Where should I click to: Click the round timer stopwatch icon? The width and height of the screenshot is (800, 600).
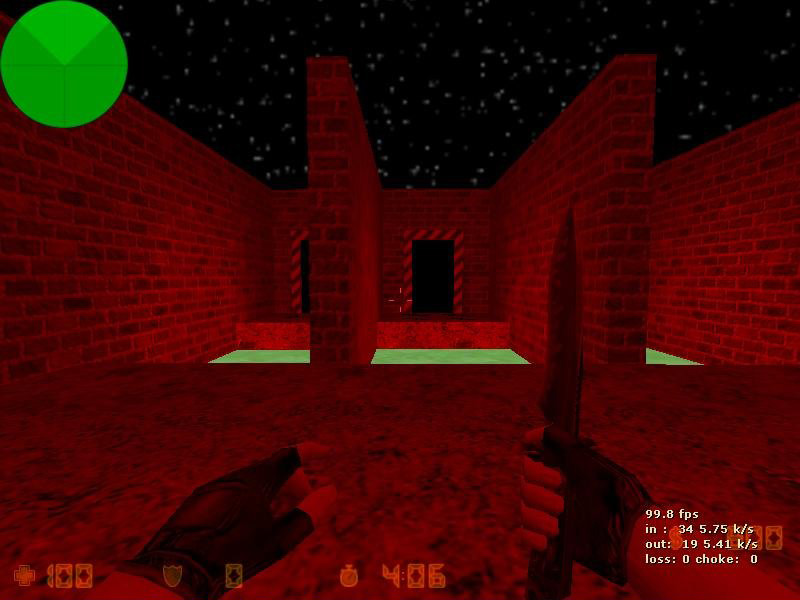point(349,575)
